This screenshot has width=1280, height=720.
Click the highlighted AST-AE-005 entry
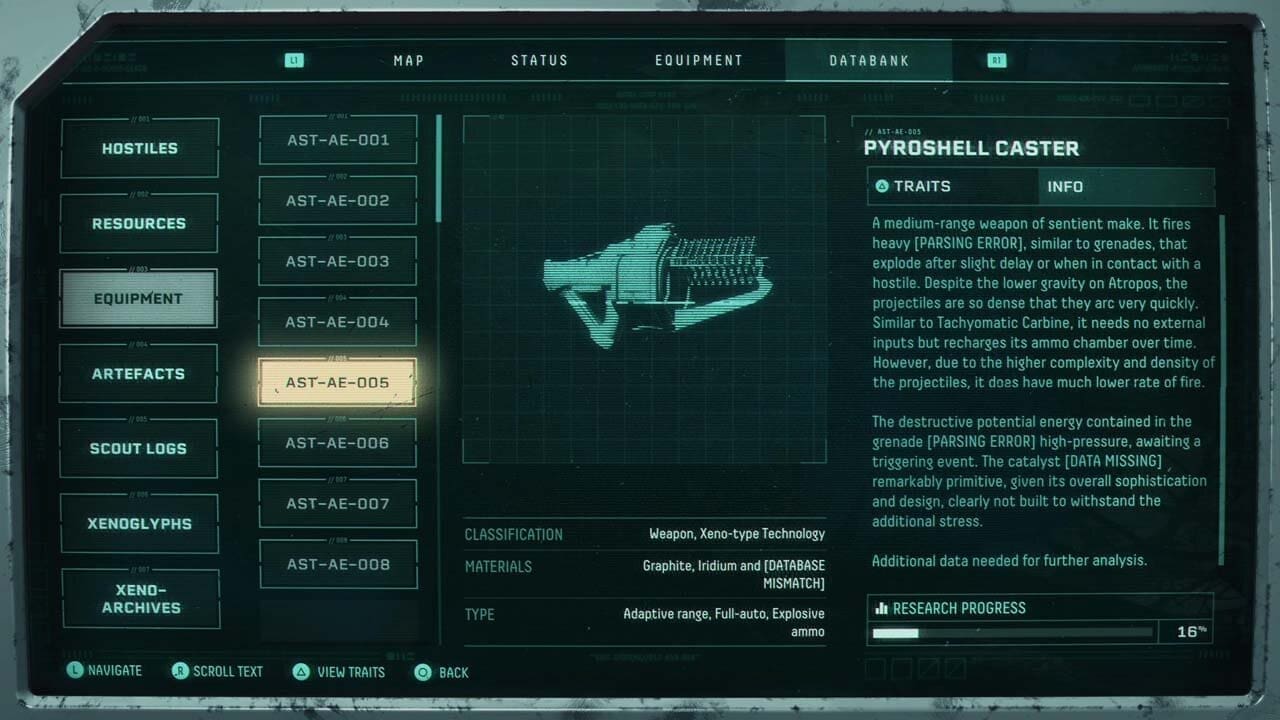(338, 383)
